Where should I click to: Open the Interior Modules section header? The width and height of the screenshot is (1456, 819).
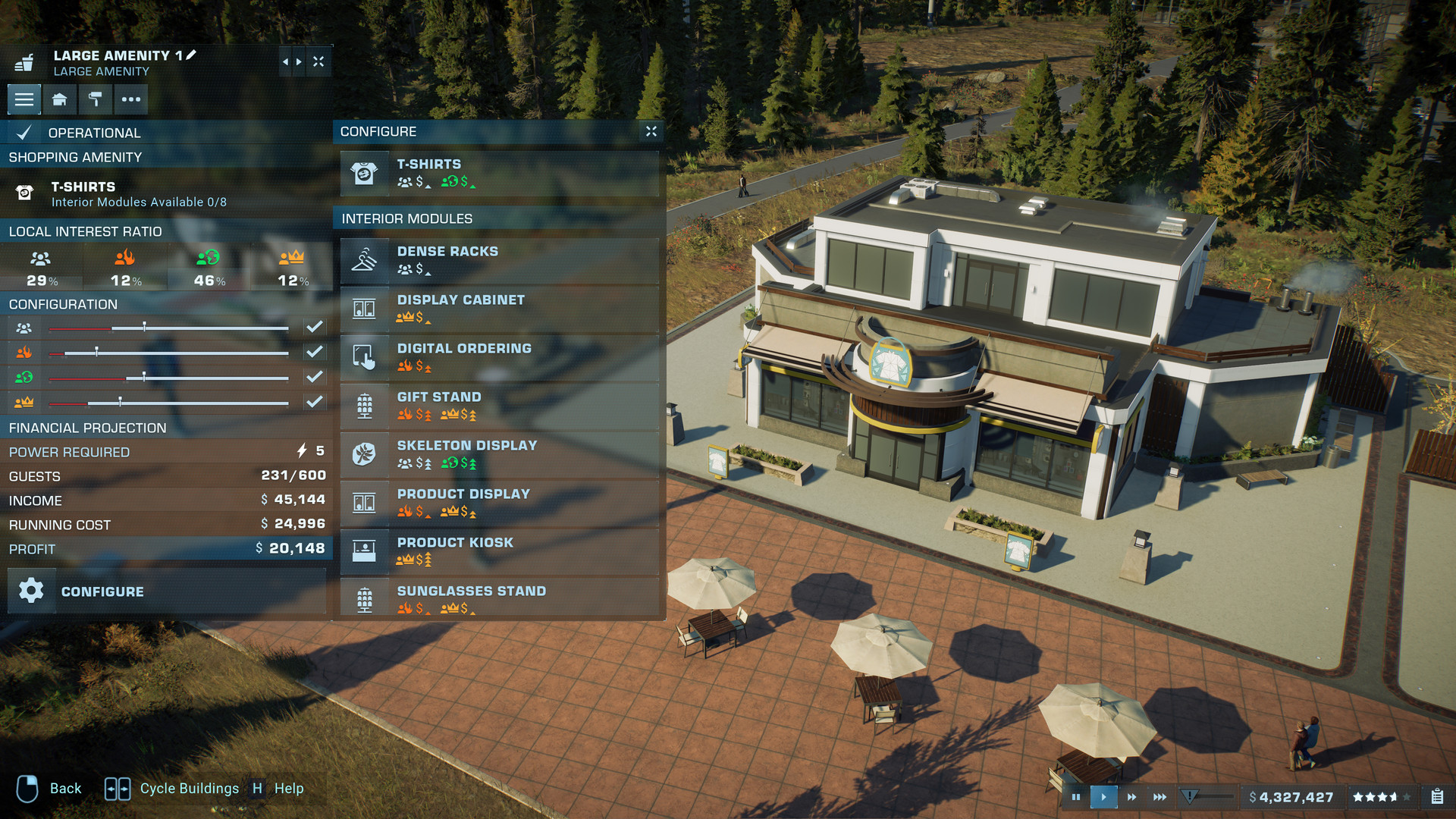tap(407, 218)
